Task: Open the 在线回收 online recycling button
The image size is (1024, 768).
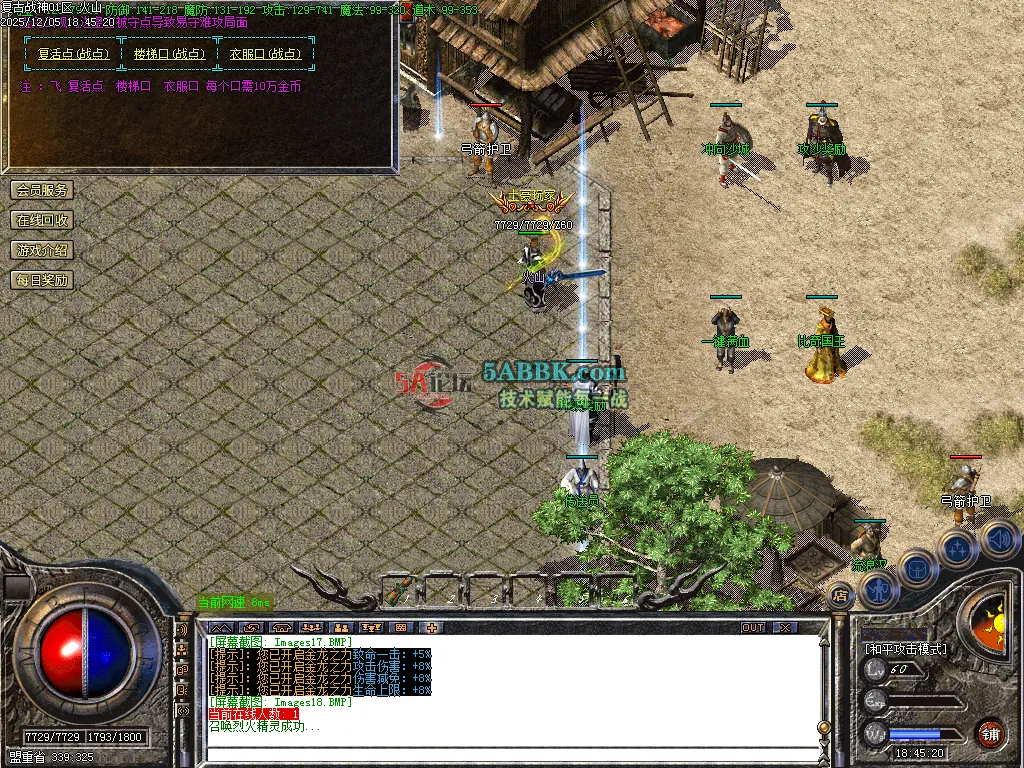Action: tap(42, 220)
